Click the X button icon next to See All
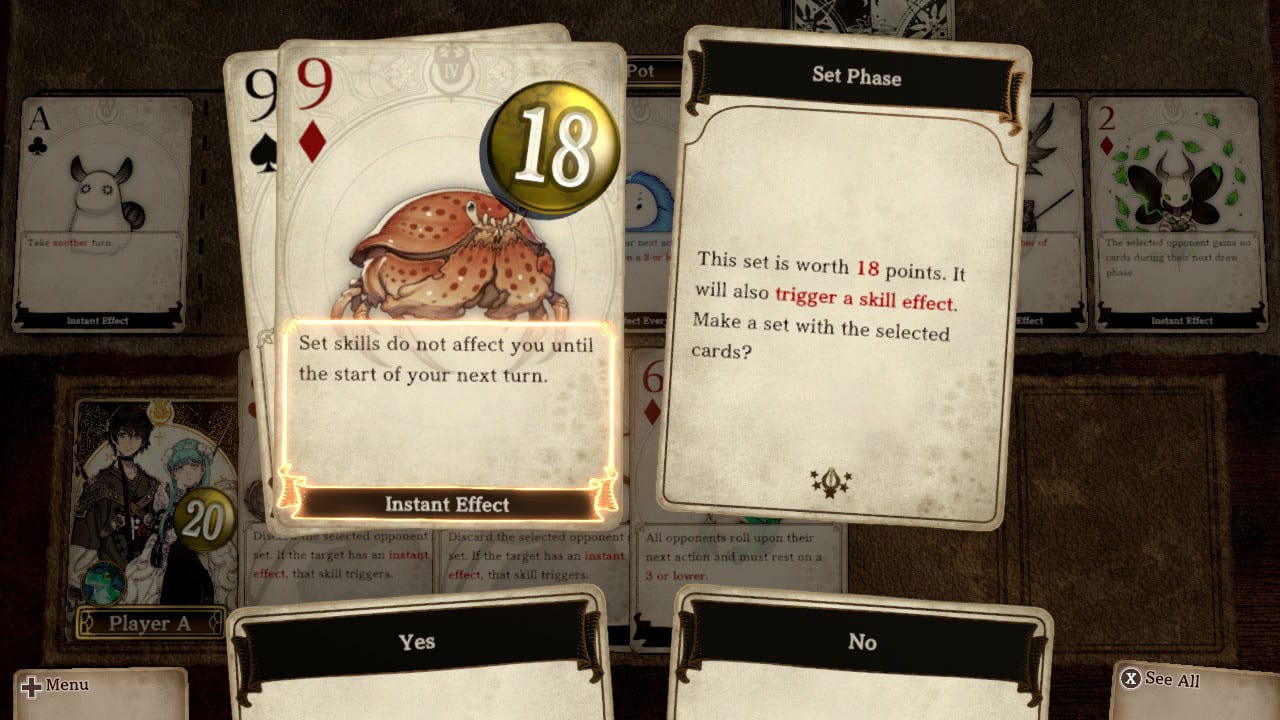The width and height of the screenshot is (1280, 720). (x=1131, y=680)
